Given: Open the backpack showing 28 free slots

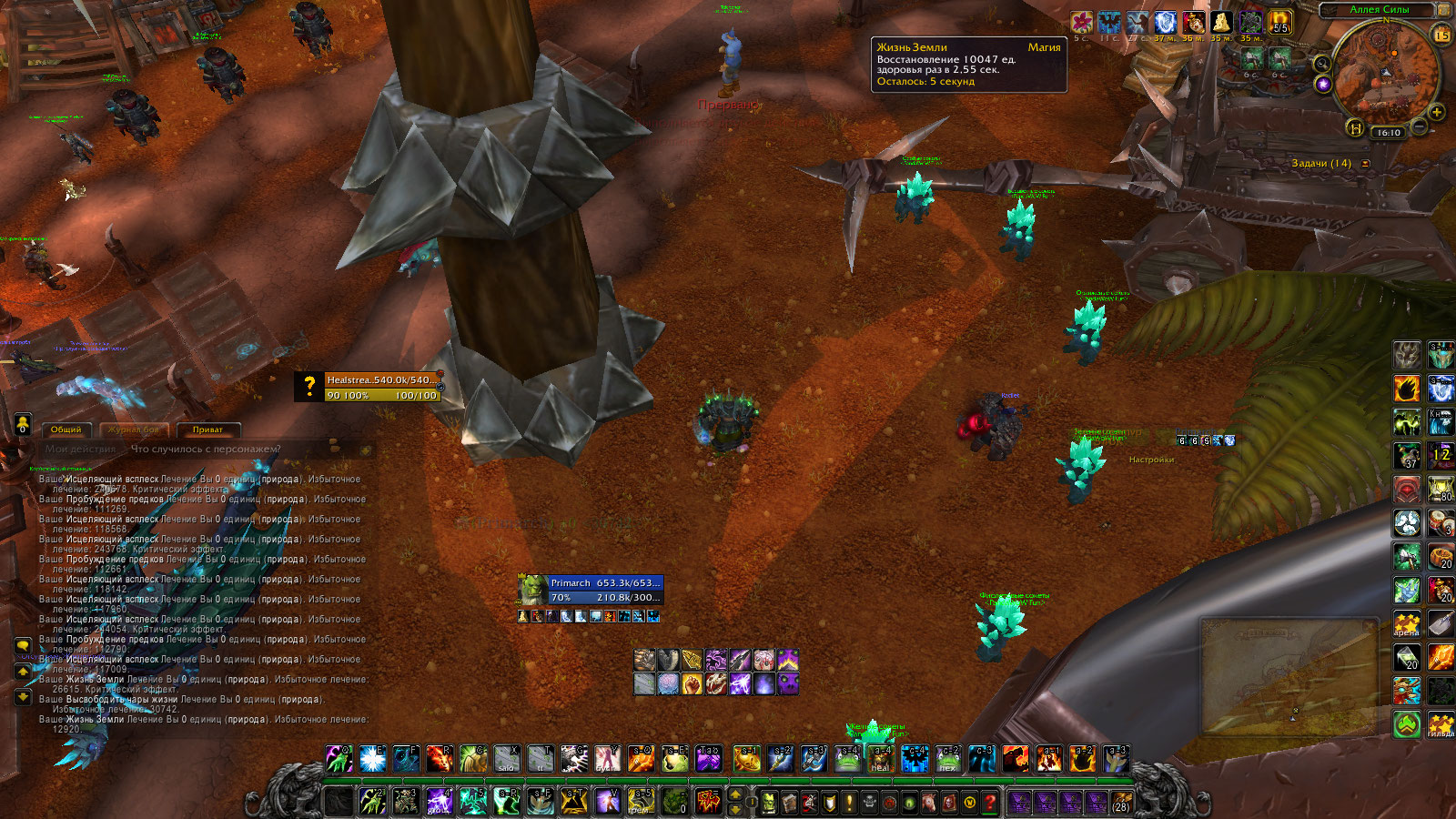Looking at the screenshot, I should [1121, 803].
